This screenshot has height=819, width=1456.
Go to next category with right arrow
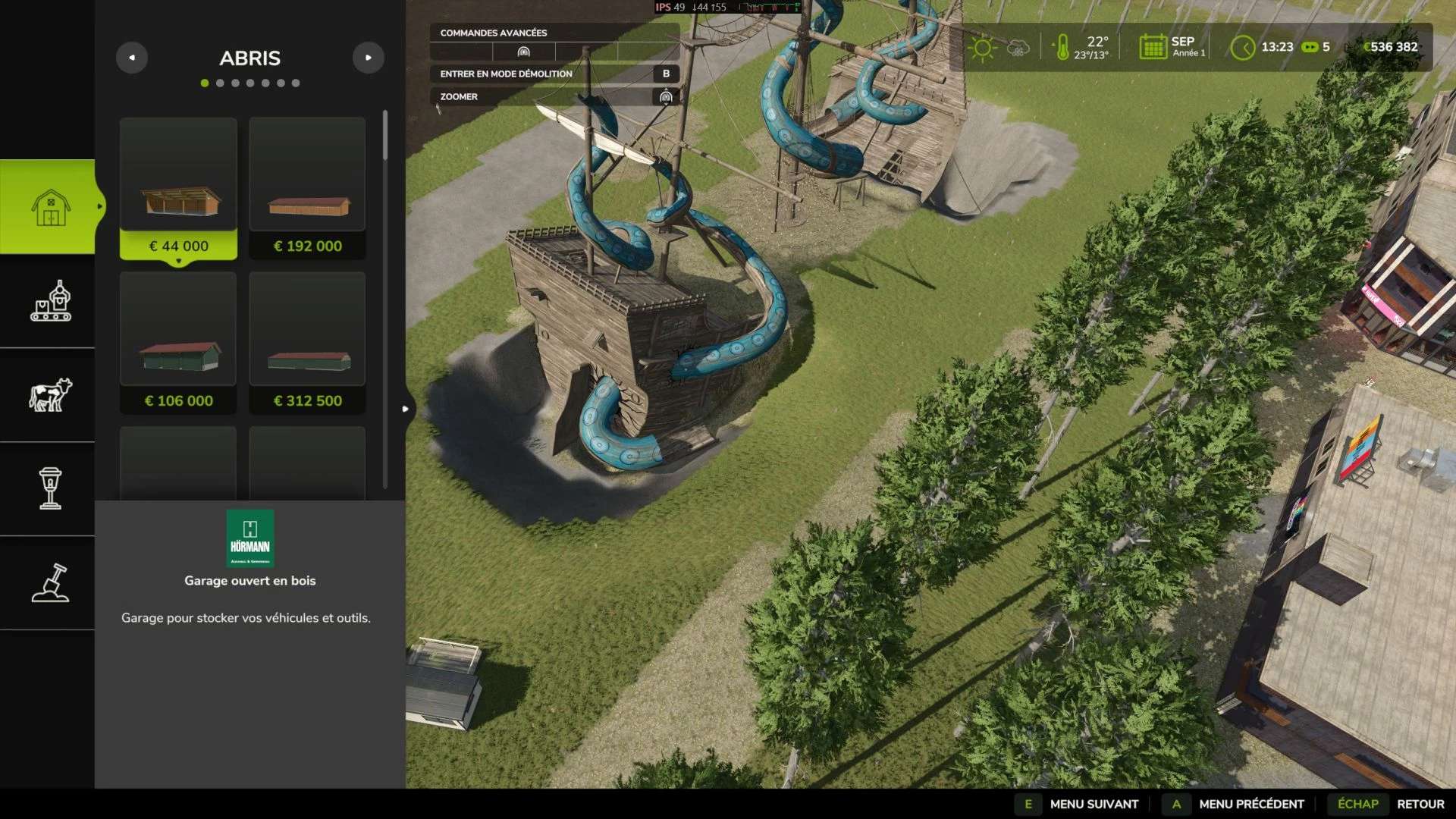tap(369, 58)
